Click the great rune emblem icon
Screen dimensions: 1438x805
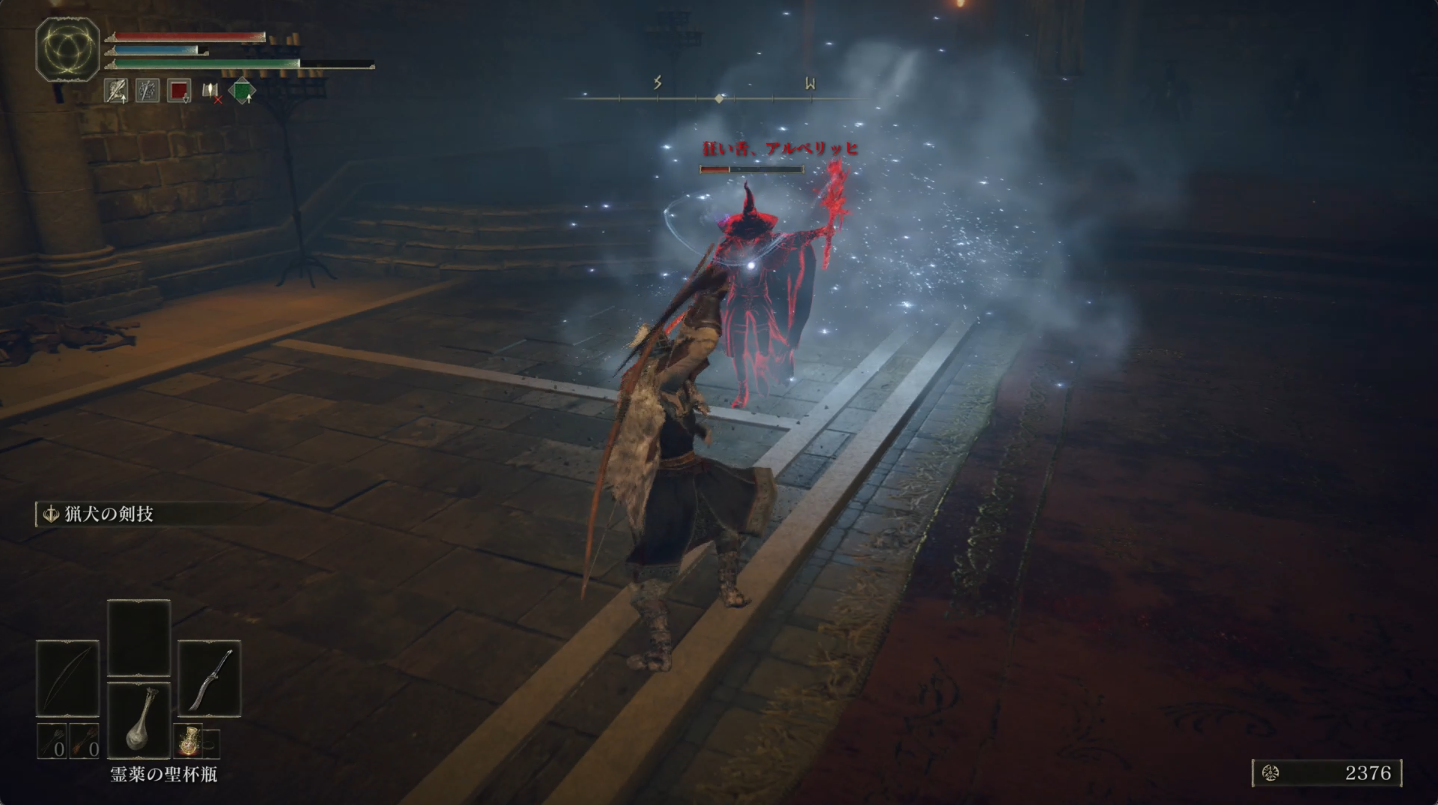(x=68, y=49)
